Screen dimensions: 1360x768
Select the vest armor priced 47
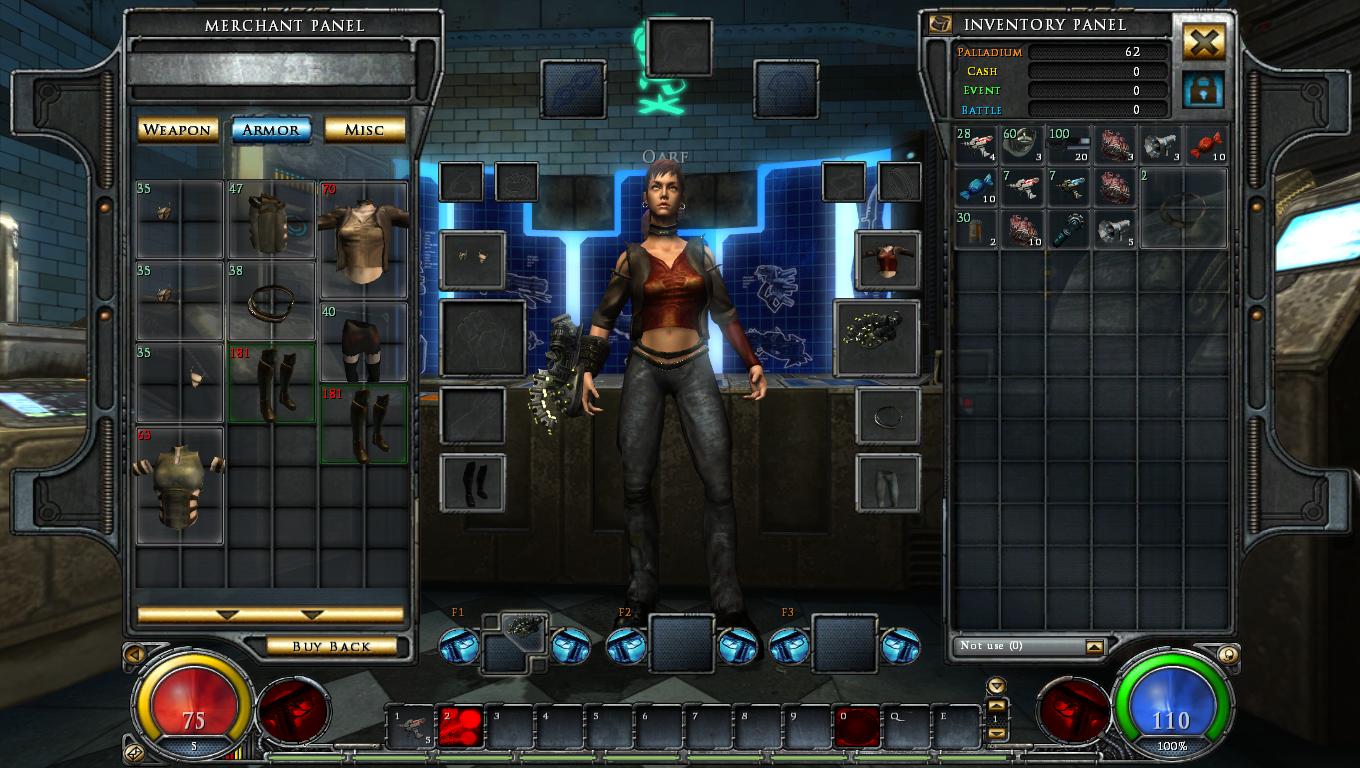[x=271, y=220]
